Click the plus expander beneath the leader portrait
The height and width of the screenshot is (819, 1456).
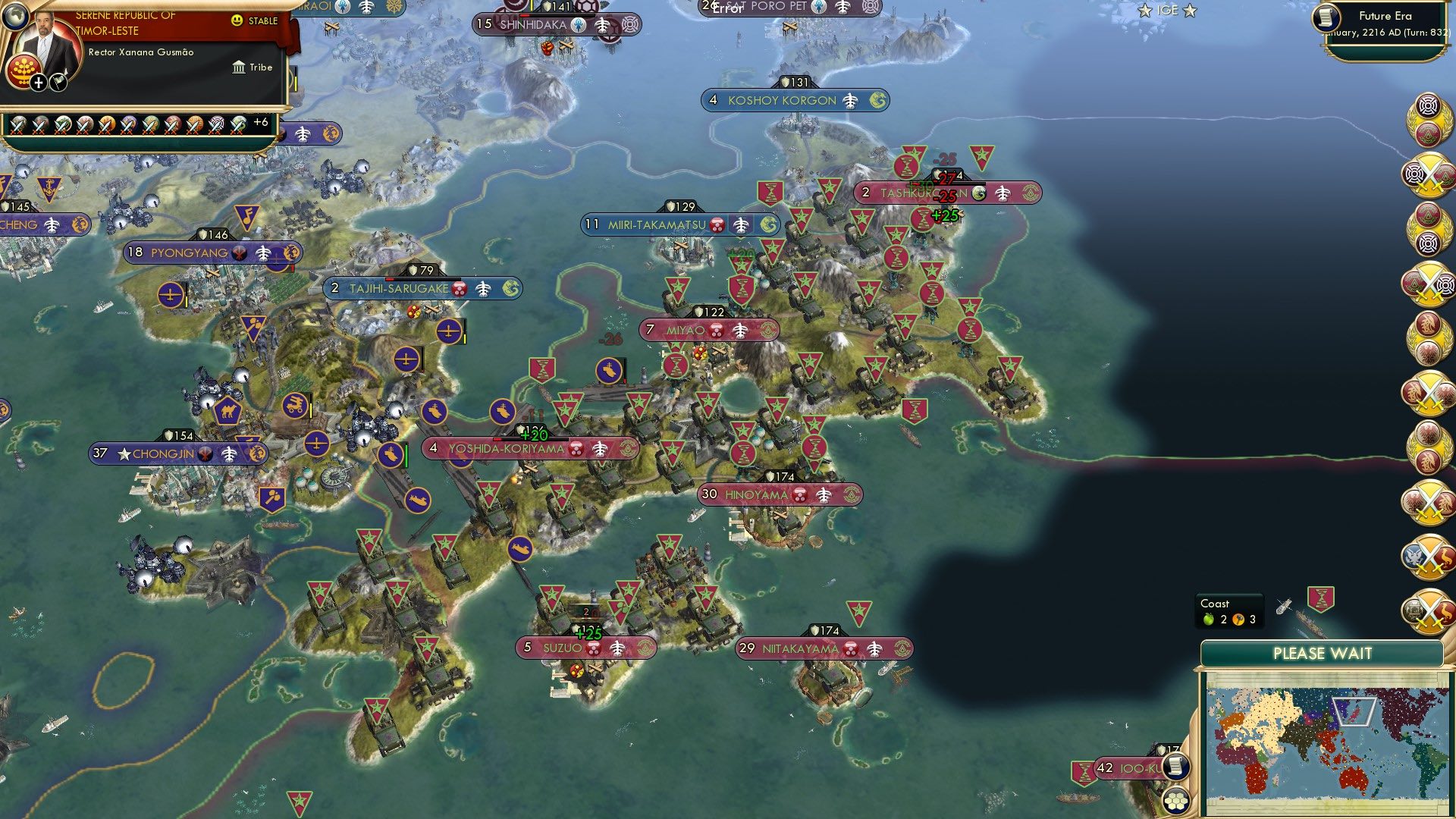[37, 81]
